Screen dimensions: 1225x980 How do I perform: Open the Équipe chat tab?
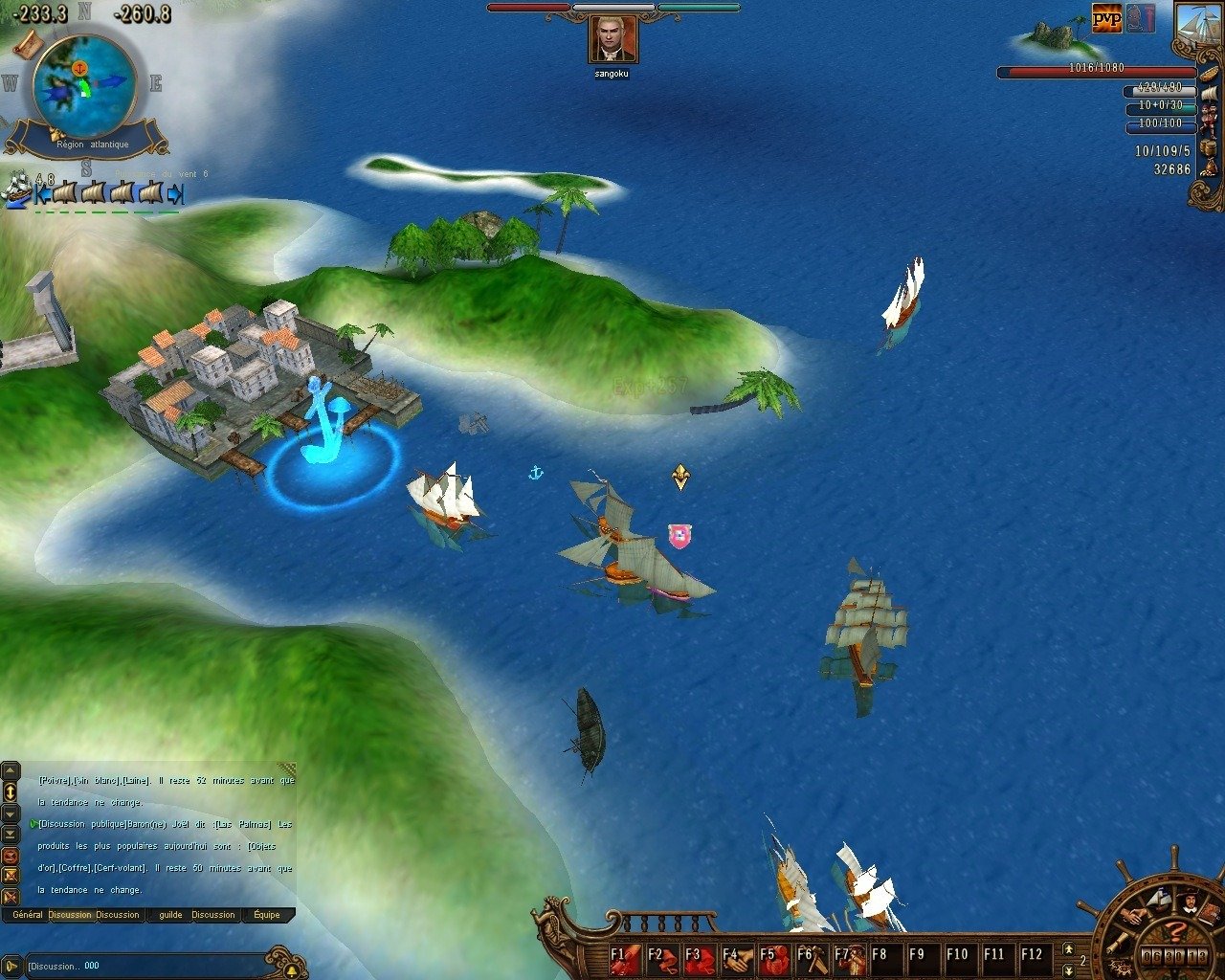click(267, 915)
